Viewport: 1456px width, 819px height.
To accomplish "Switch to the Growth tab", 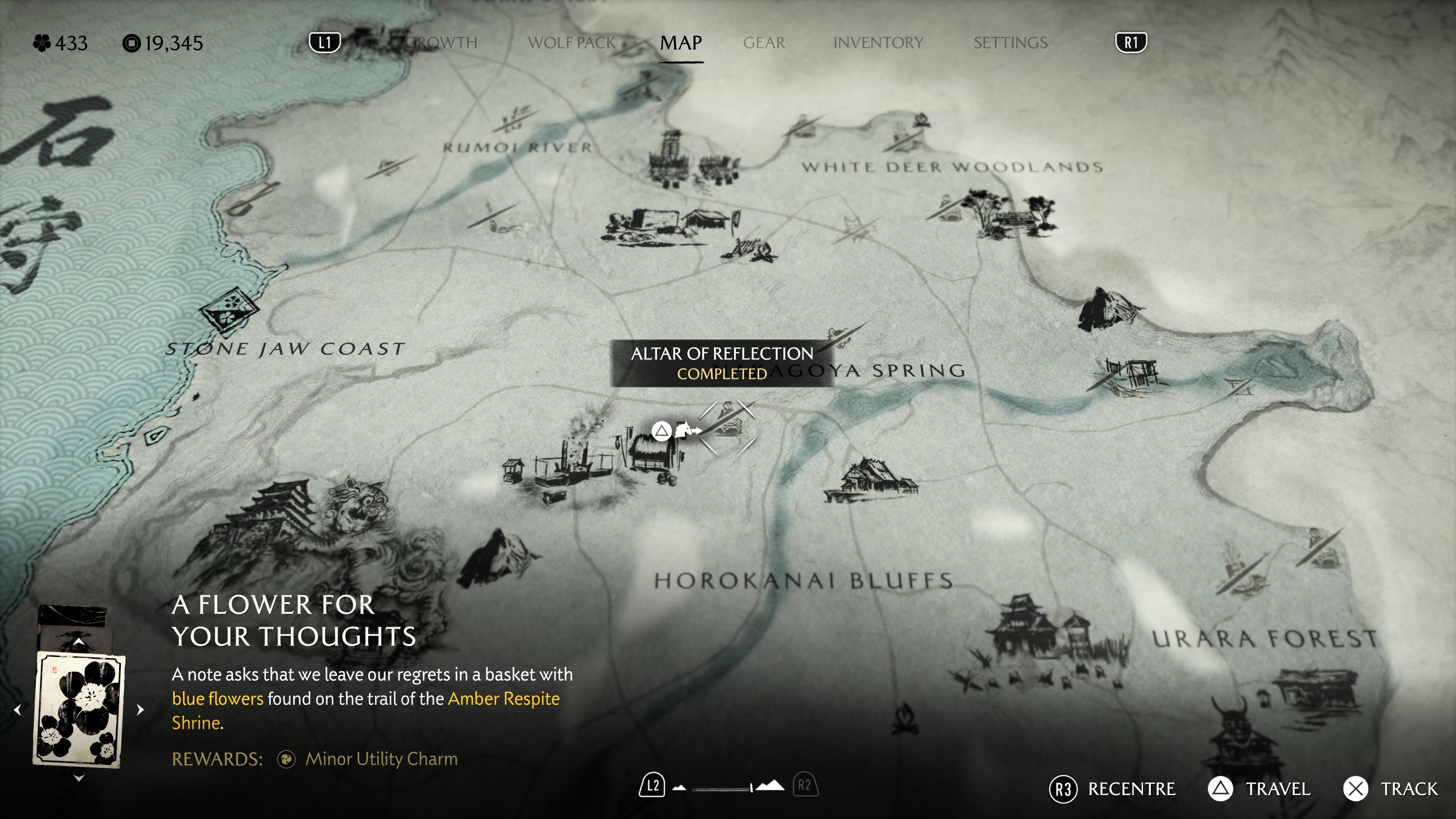I will pos(441,43).
